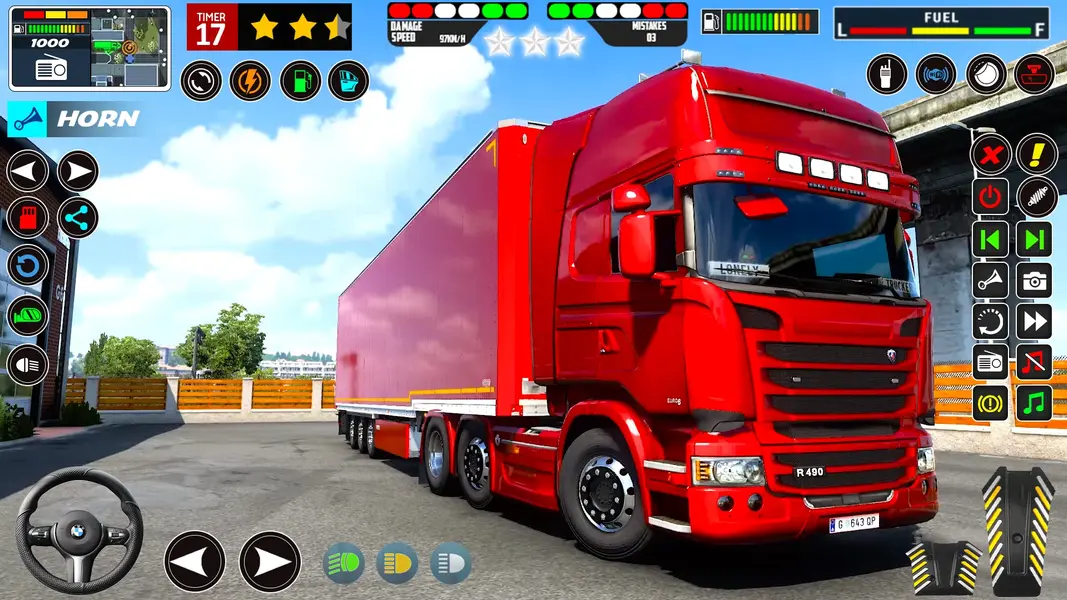Select the green fuel pump icon
The width and height of the screenshot is (1067, 600).
(x=299, y=81)
